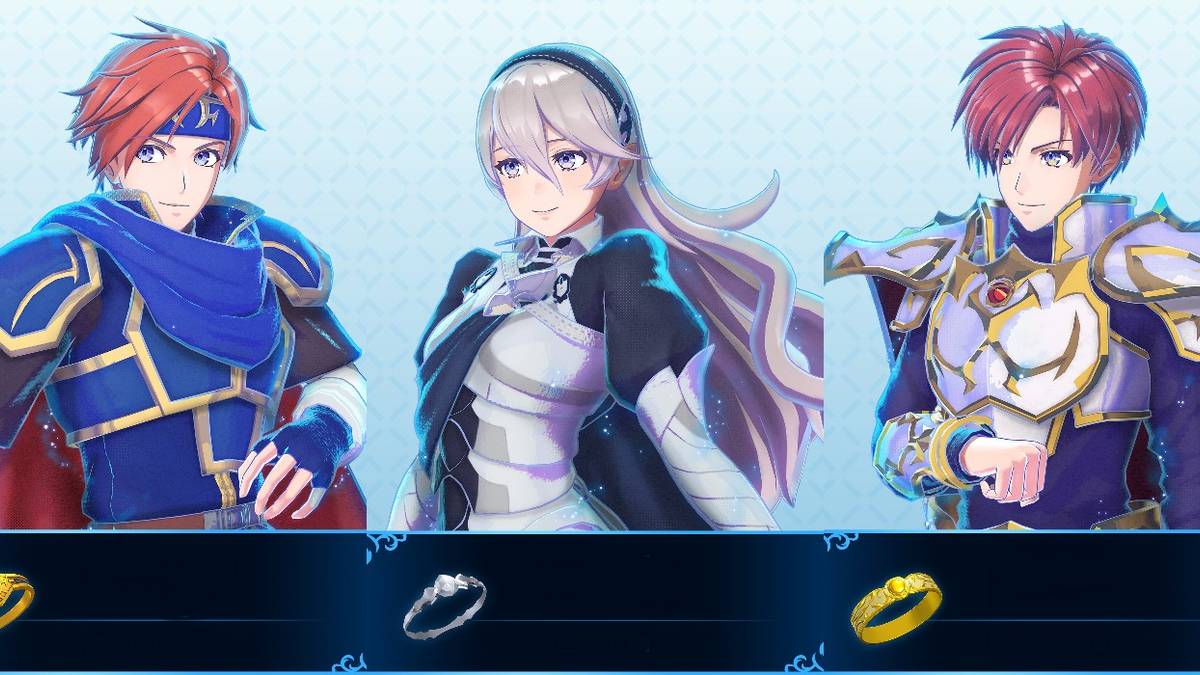Select the silver ring in the middle panel
The width and height of the screenshot is (1200, 675).
point(444,603)
